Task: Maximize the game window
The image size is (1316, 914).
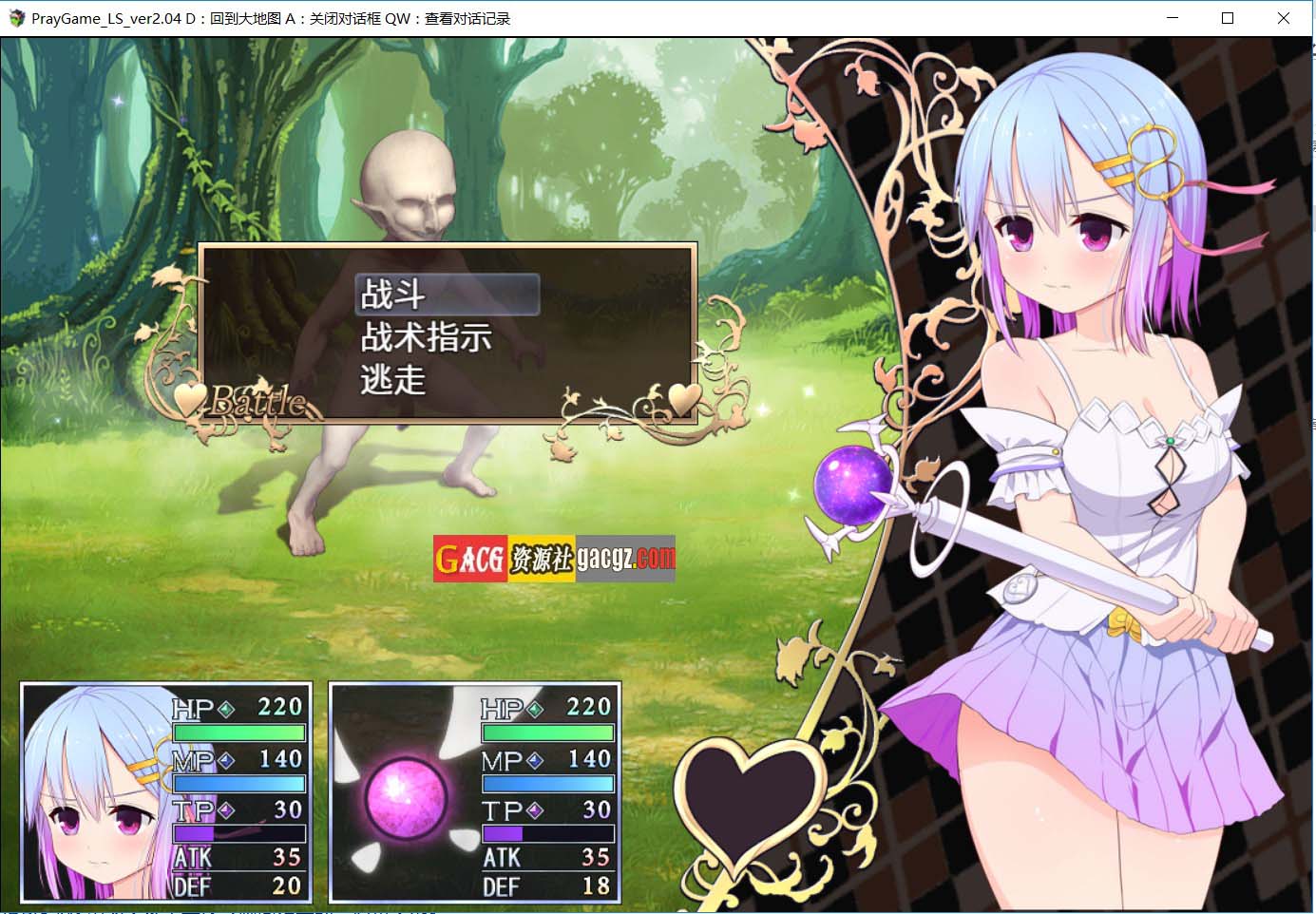Action: tap(1228, 18)
